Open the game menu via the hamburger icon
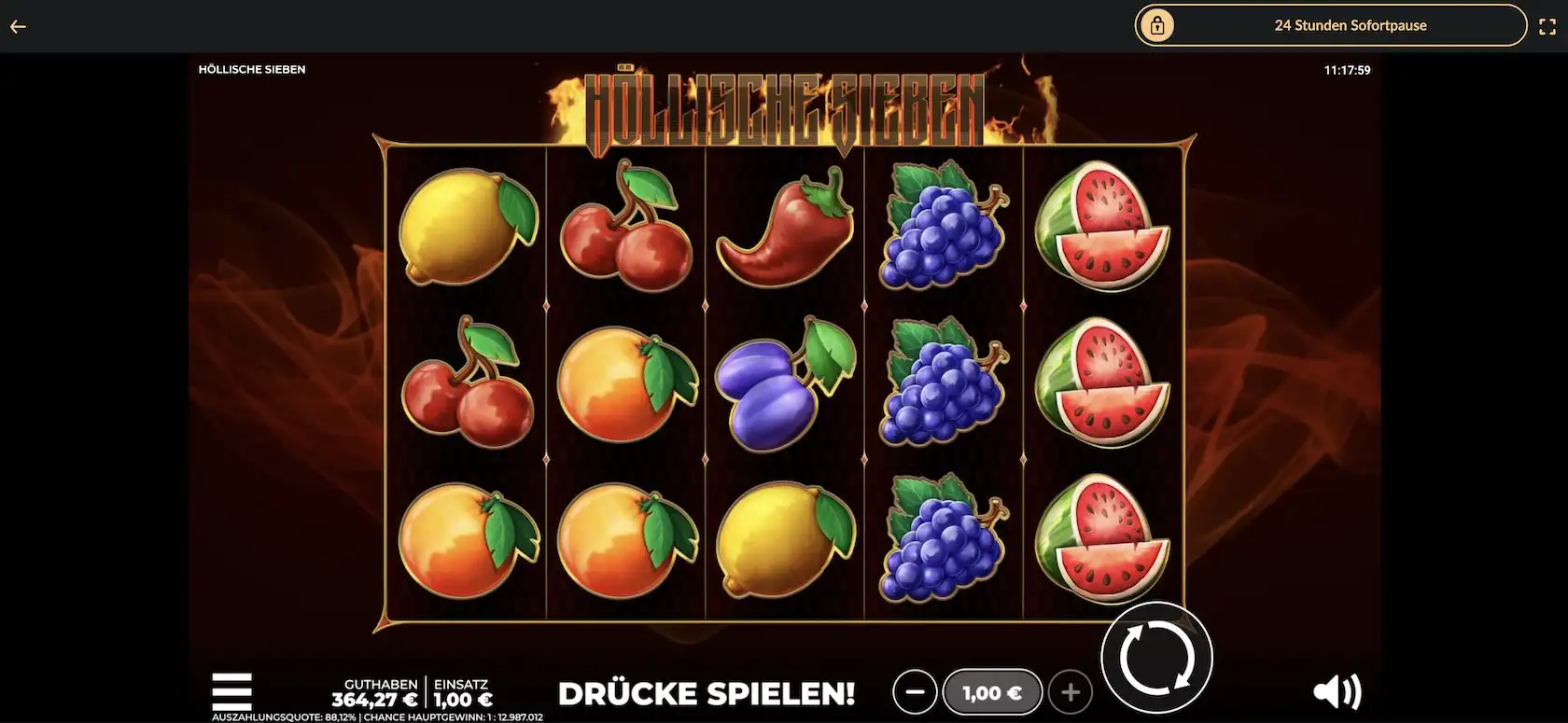Viewport: 1568px width, 723px height. click(231, 691)
